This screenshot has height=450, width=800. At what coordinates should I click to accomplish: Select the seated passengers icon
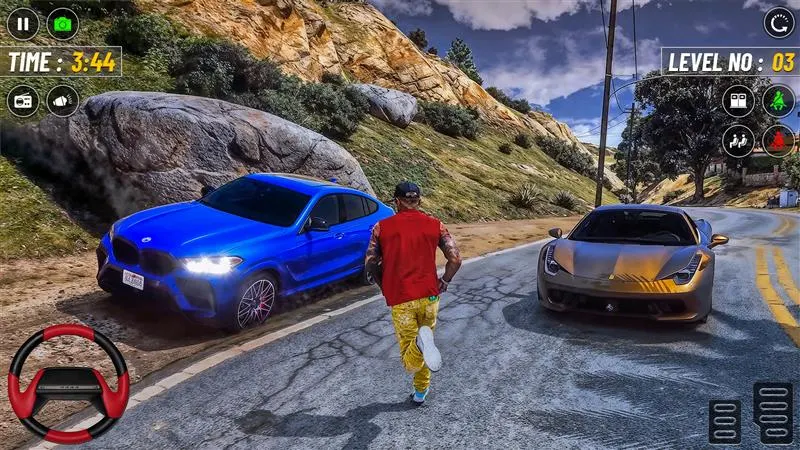click(738, 140)
